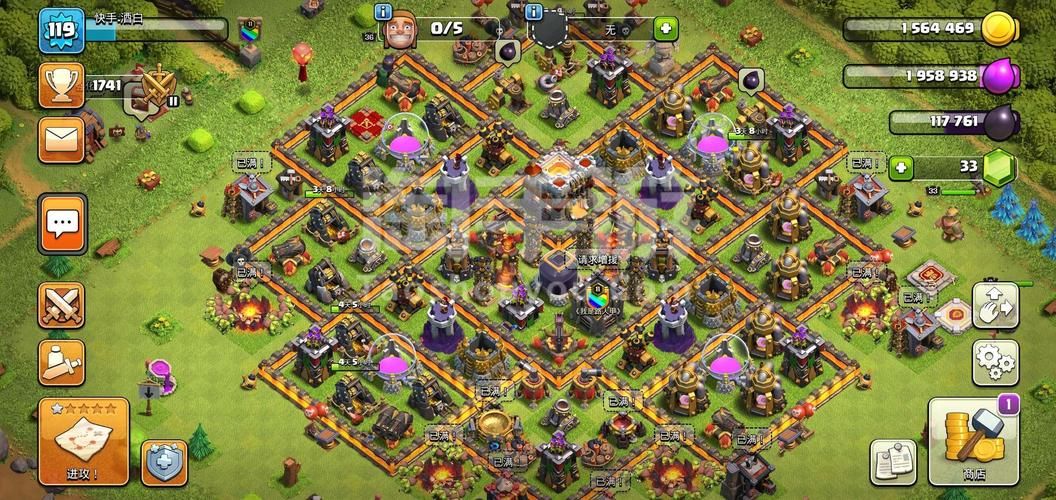The width and height of the screenshot is (1056, 500).
Task: Click the info icon above the shield slot
Action: [534, 12]
